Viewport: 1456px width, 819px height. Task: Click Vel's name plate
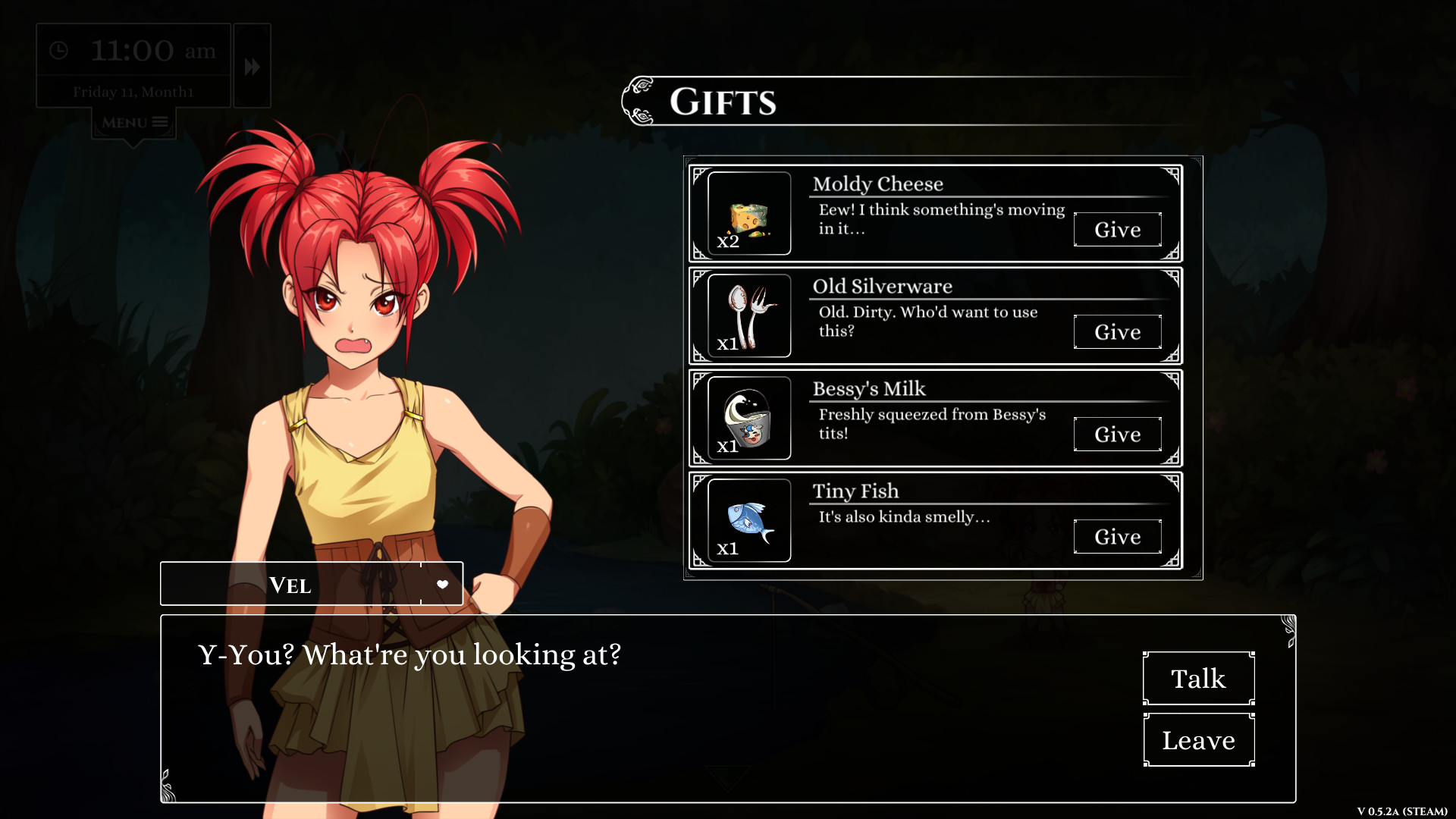290,584
